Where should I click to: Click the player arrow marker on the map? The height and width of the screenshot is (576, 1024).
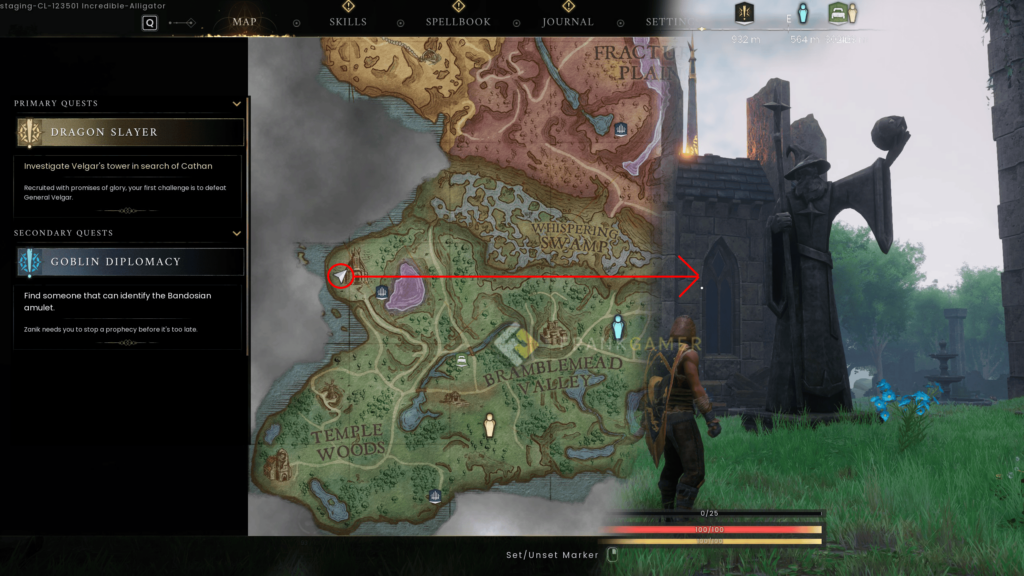(x=341, y=276)
